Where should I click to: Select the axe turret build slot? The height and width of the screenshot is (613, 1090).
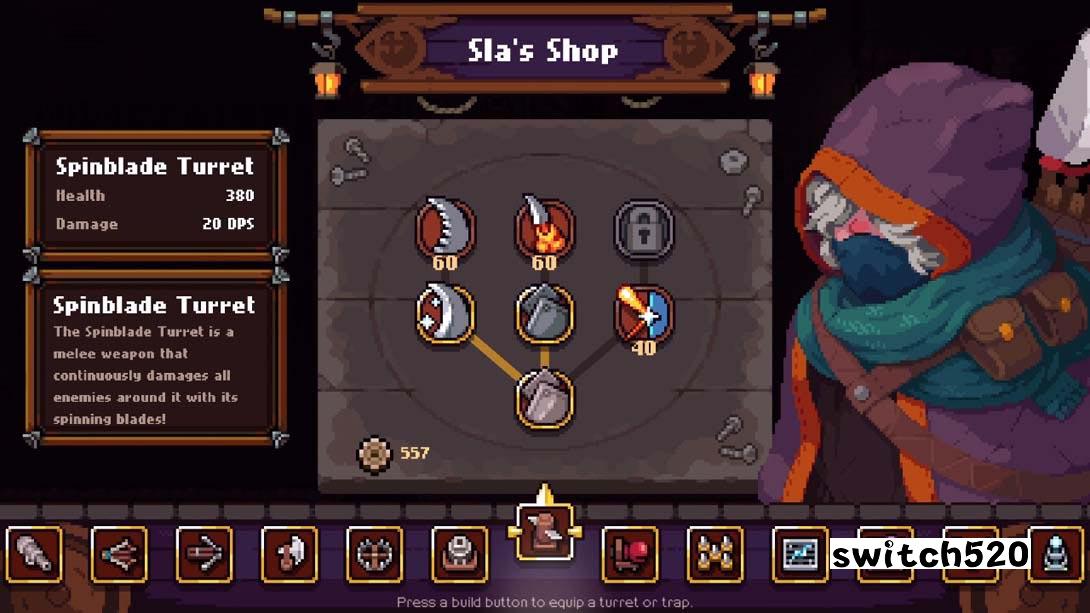tap(290, 554)
